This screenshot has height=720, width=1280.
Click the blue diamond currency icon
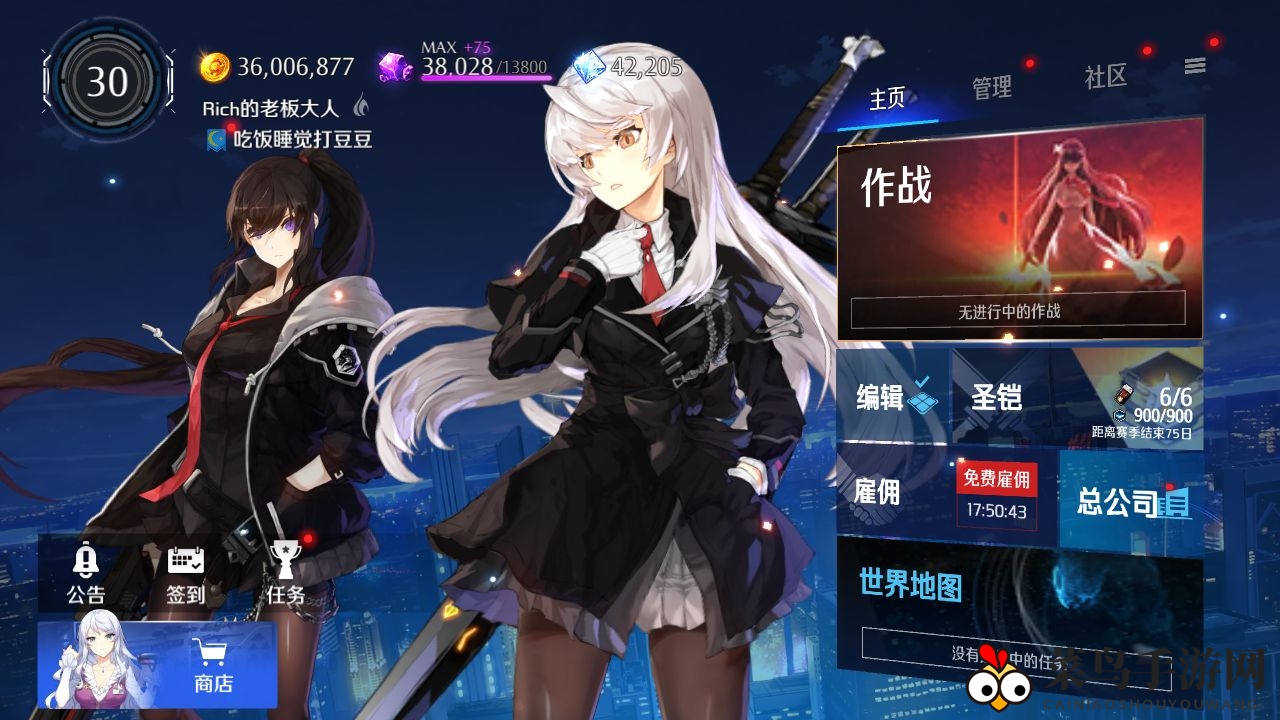591,68
